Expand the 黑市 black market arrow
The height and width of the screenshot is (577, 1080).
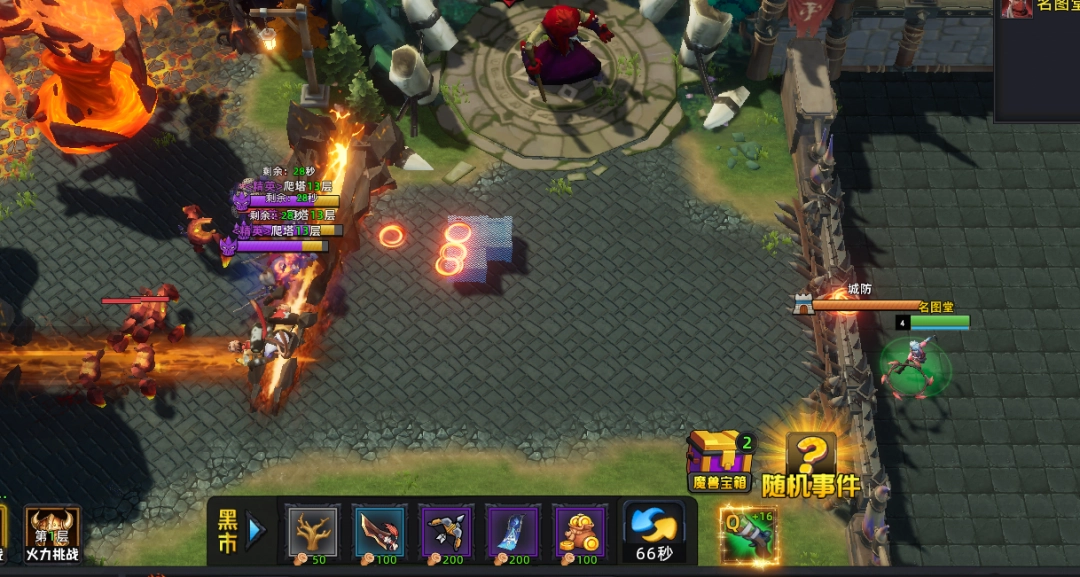click(256, 531)
